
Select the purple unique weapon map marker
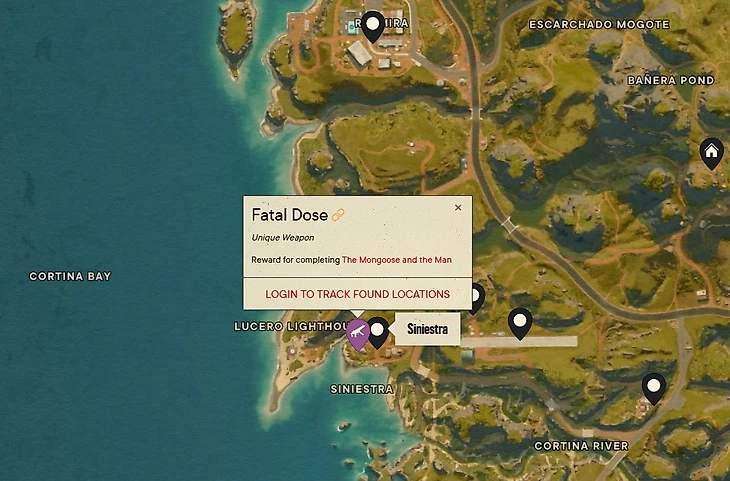click(x=358, y=332)
